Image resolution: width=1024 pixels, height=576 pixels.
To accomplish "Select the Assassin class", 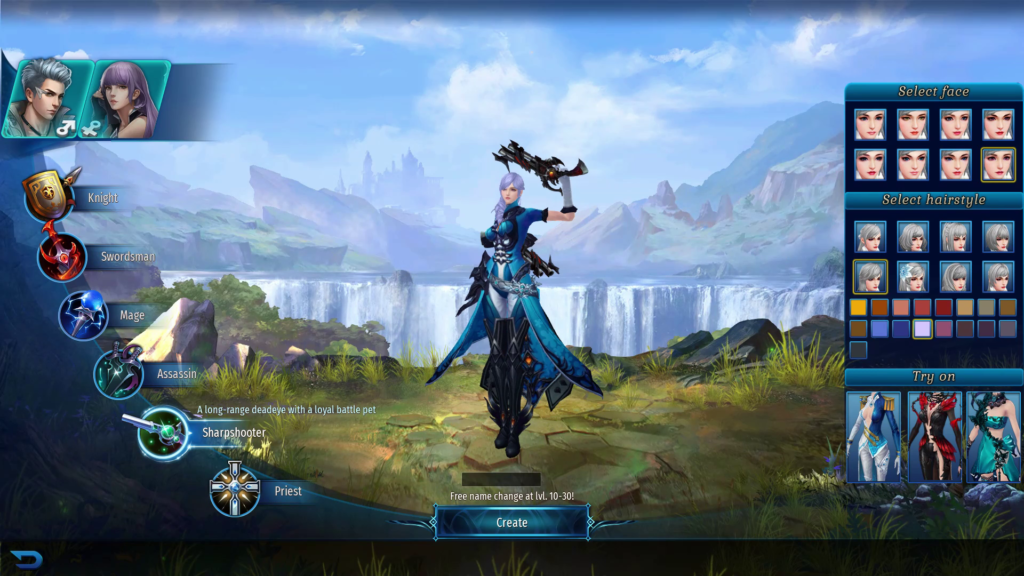I will pyautogui.click(x=119, y=373).
